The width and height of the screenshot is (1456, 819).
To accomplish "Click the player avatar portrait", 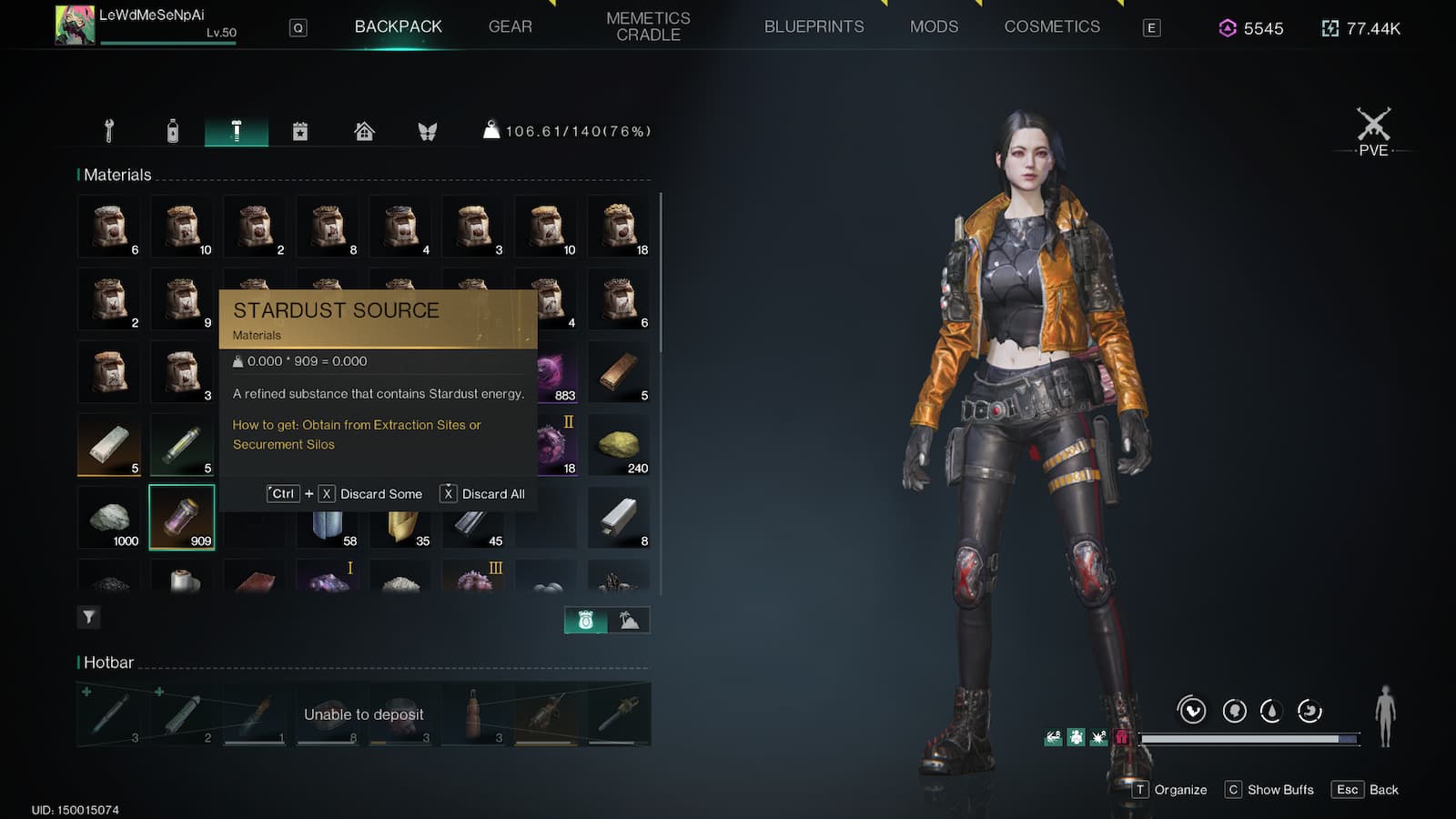I will coord(75,25).
